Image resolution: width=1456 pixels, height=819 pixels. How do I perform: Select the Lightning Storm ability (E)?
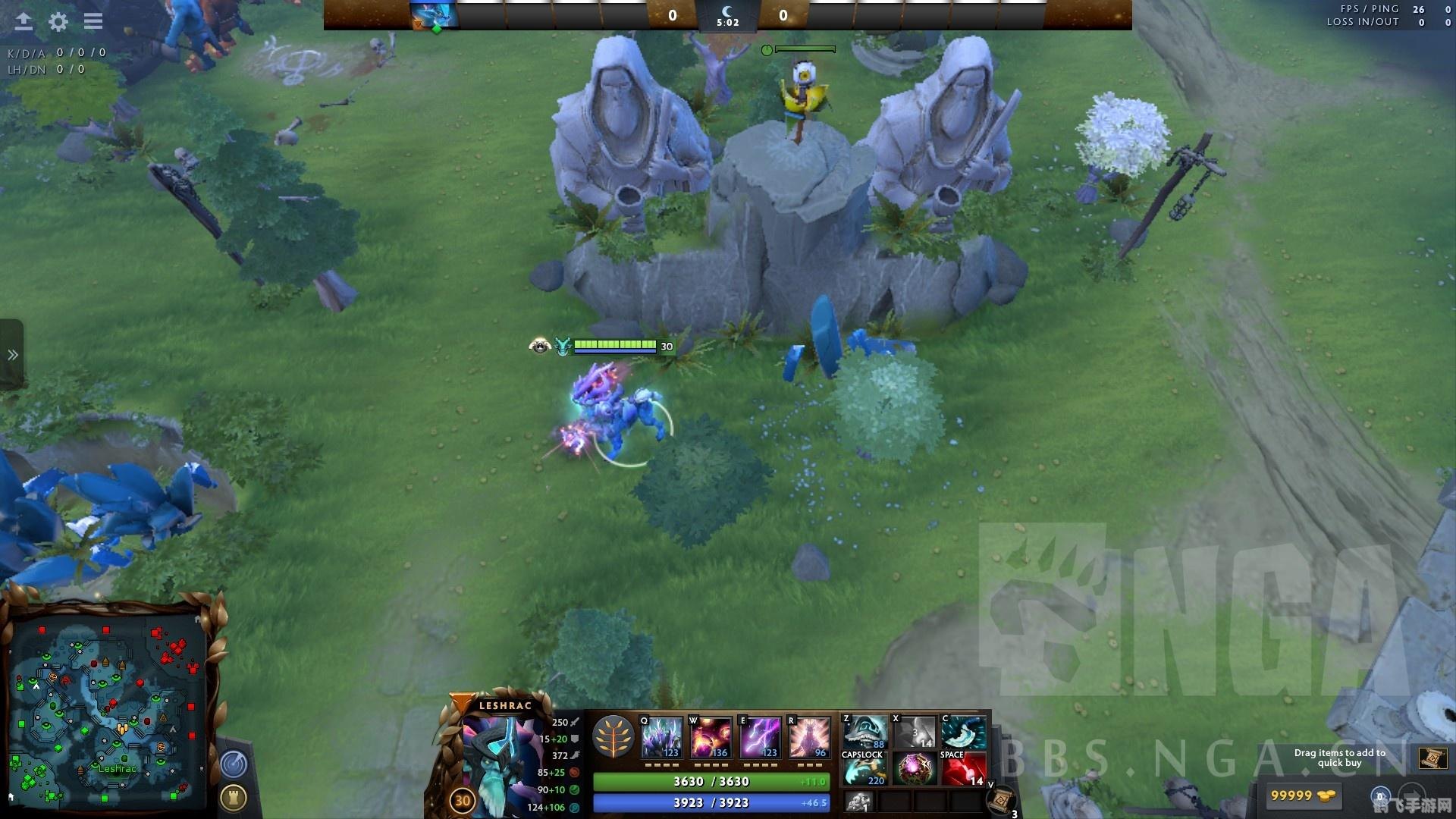point(762,736)
